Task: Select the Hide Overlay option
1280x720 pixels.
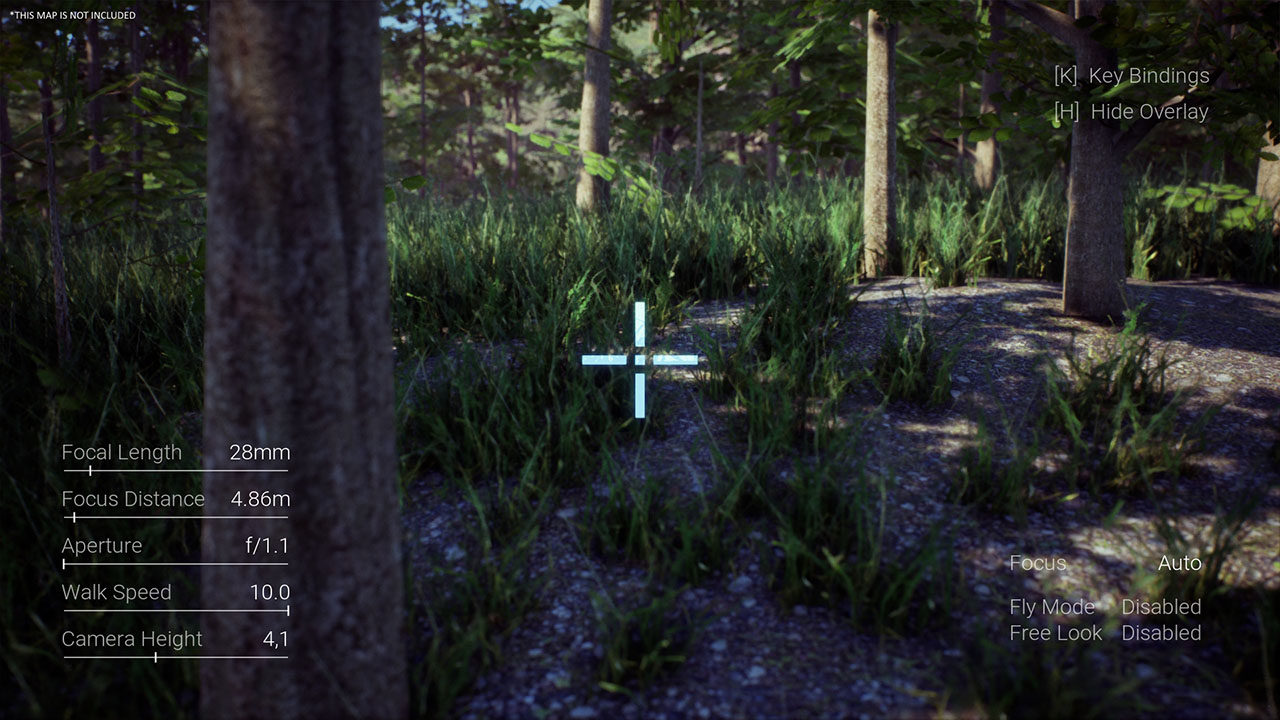Action: (x=1131, y=112)
